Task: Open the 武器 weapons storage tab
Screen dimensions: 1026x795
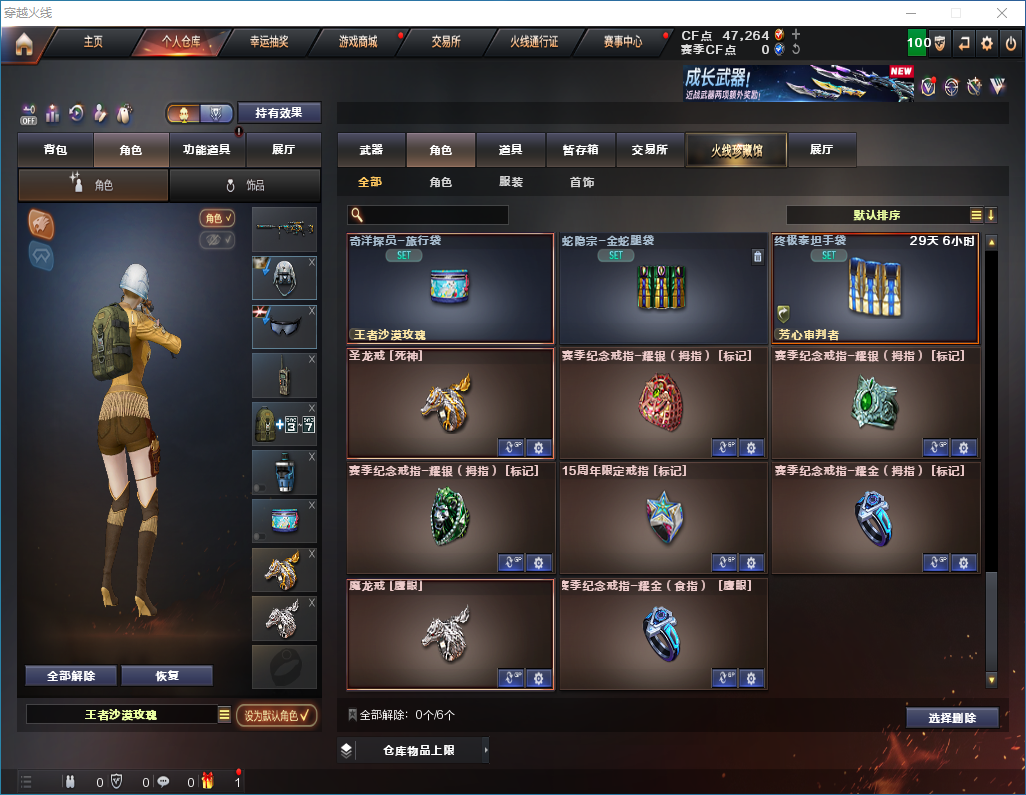Action: click(371, 150)
